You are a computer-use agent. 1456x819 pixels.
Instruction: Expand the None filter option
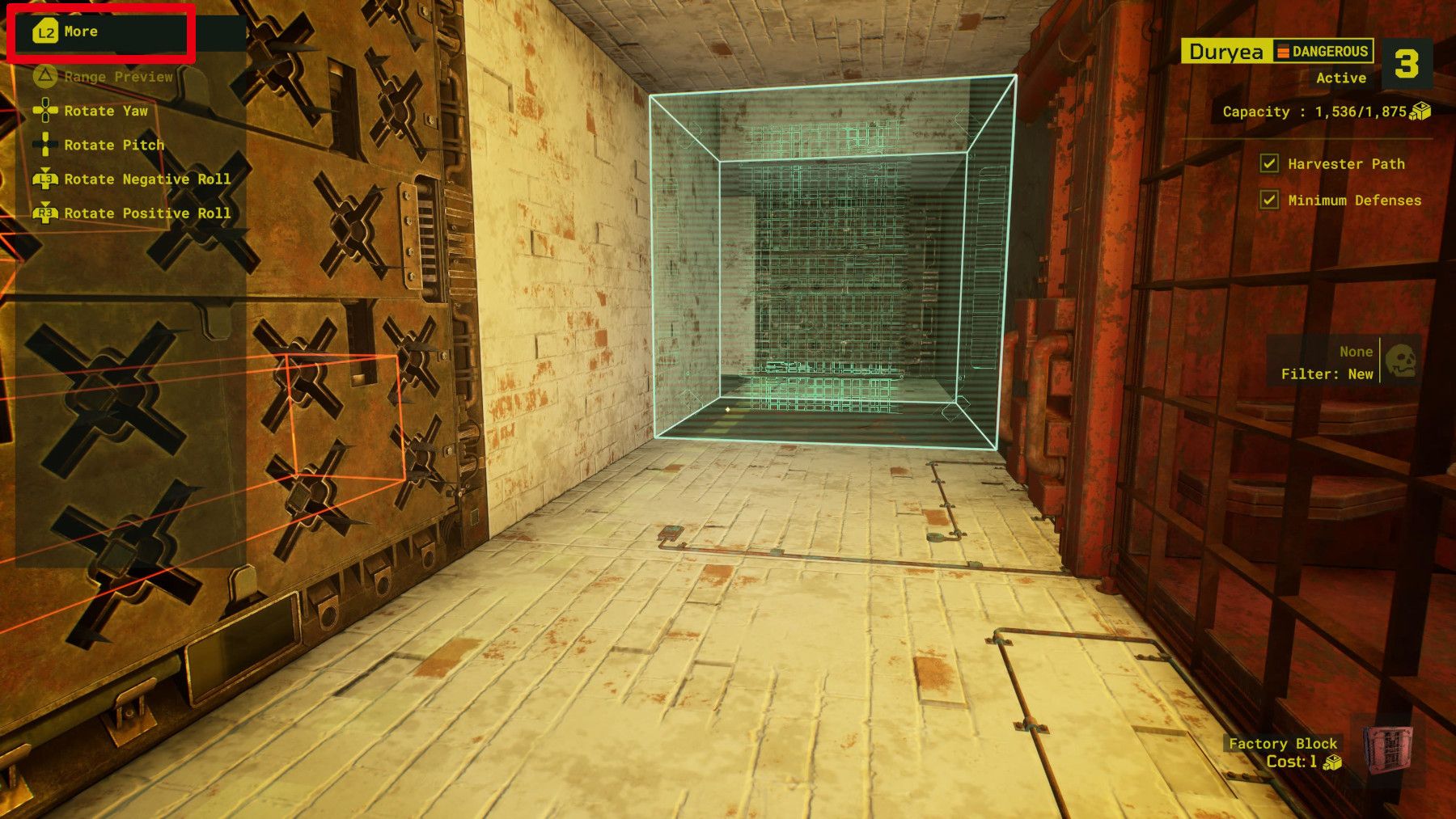[1358, 352]
